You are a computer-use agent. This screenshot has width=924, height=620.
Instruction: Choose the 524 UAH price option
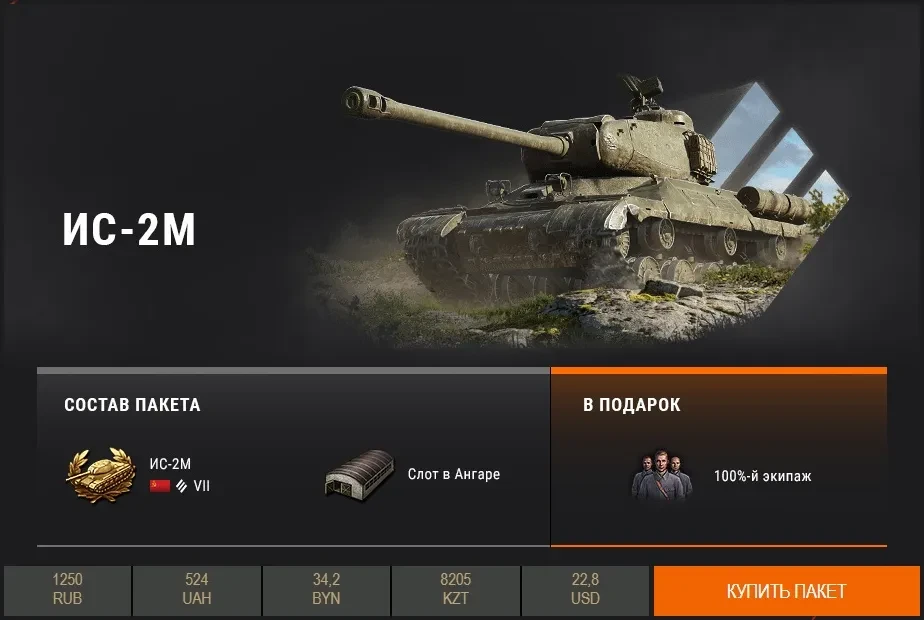tap(196, 590)
